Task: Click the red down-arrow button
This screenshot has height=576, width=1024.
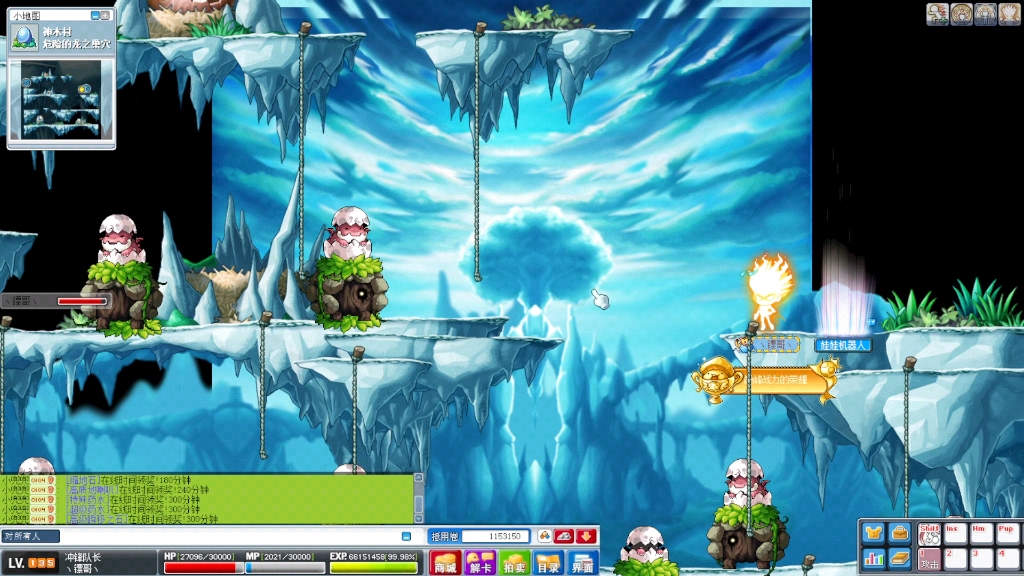Action: click(586, 536)
